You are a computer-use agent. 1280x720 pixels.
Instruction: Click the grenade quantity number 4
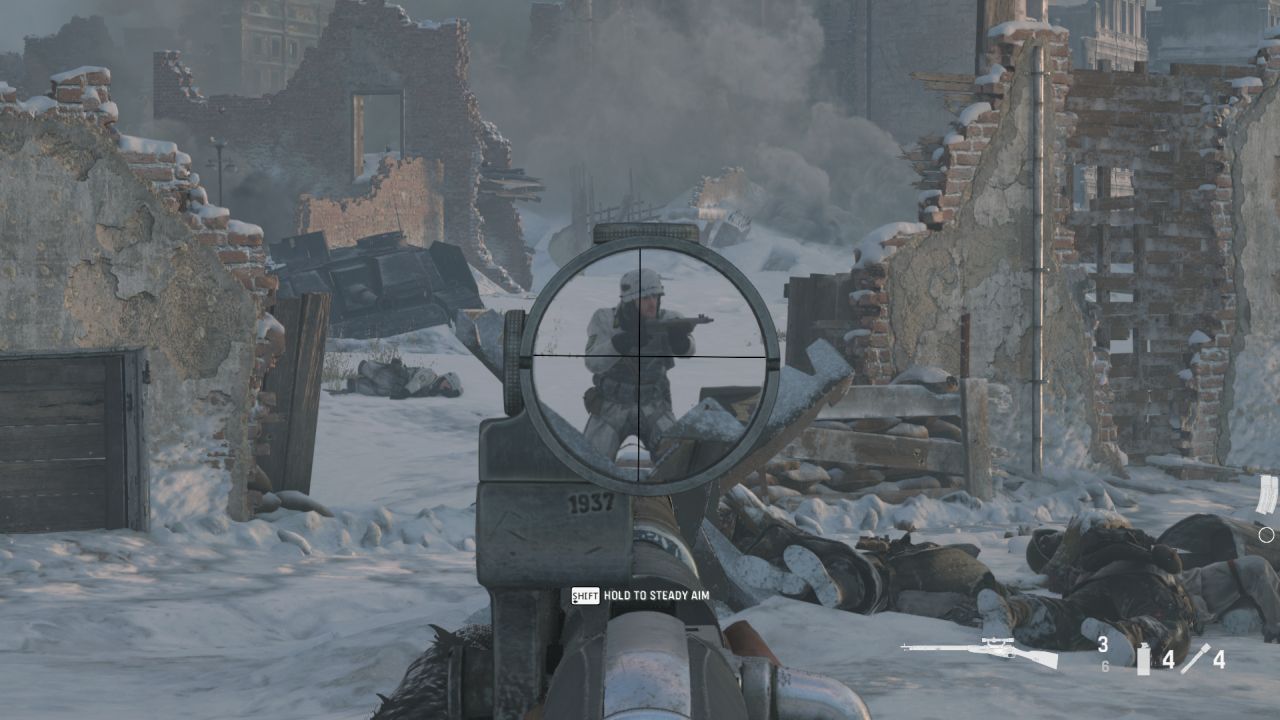tap(1169, 660)
